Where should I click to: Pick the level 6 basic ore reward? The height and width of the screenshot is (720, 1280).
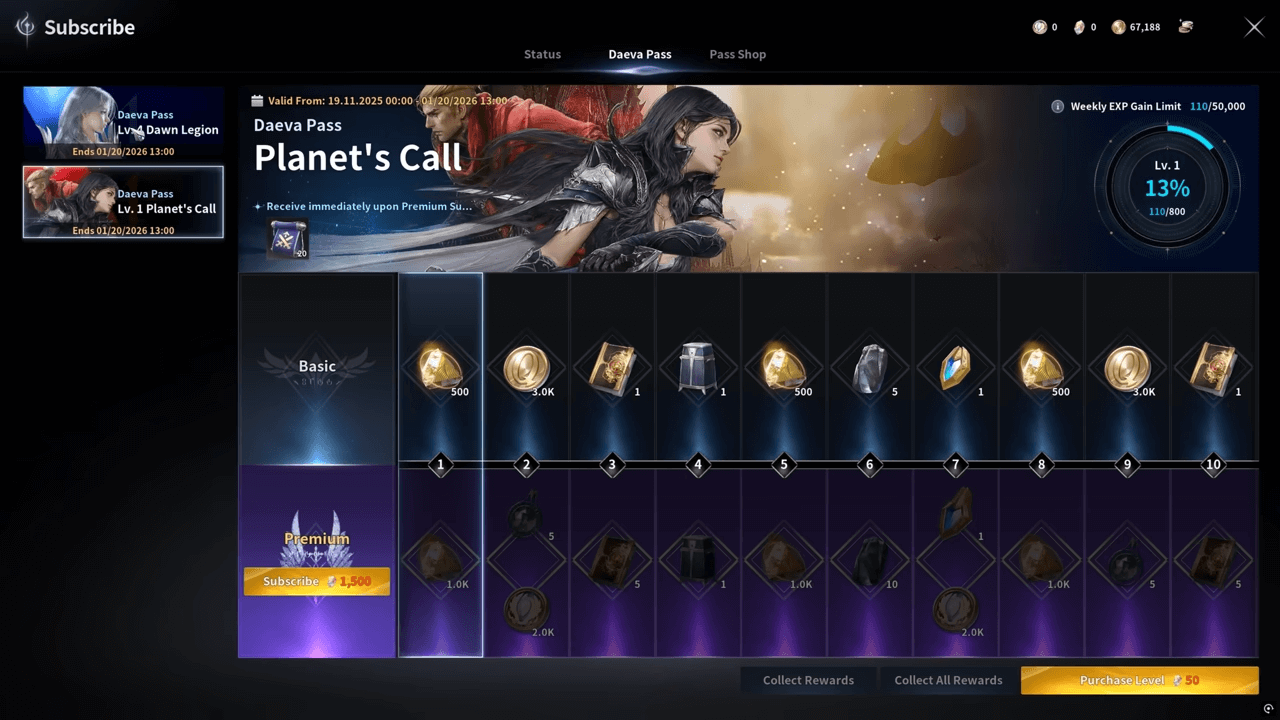click(x=869, y=366)
